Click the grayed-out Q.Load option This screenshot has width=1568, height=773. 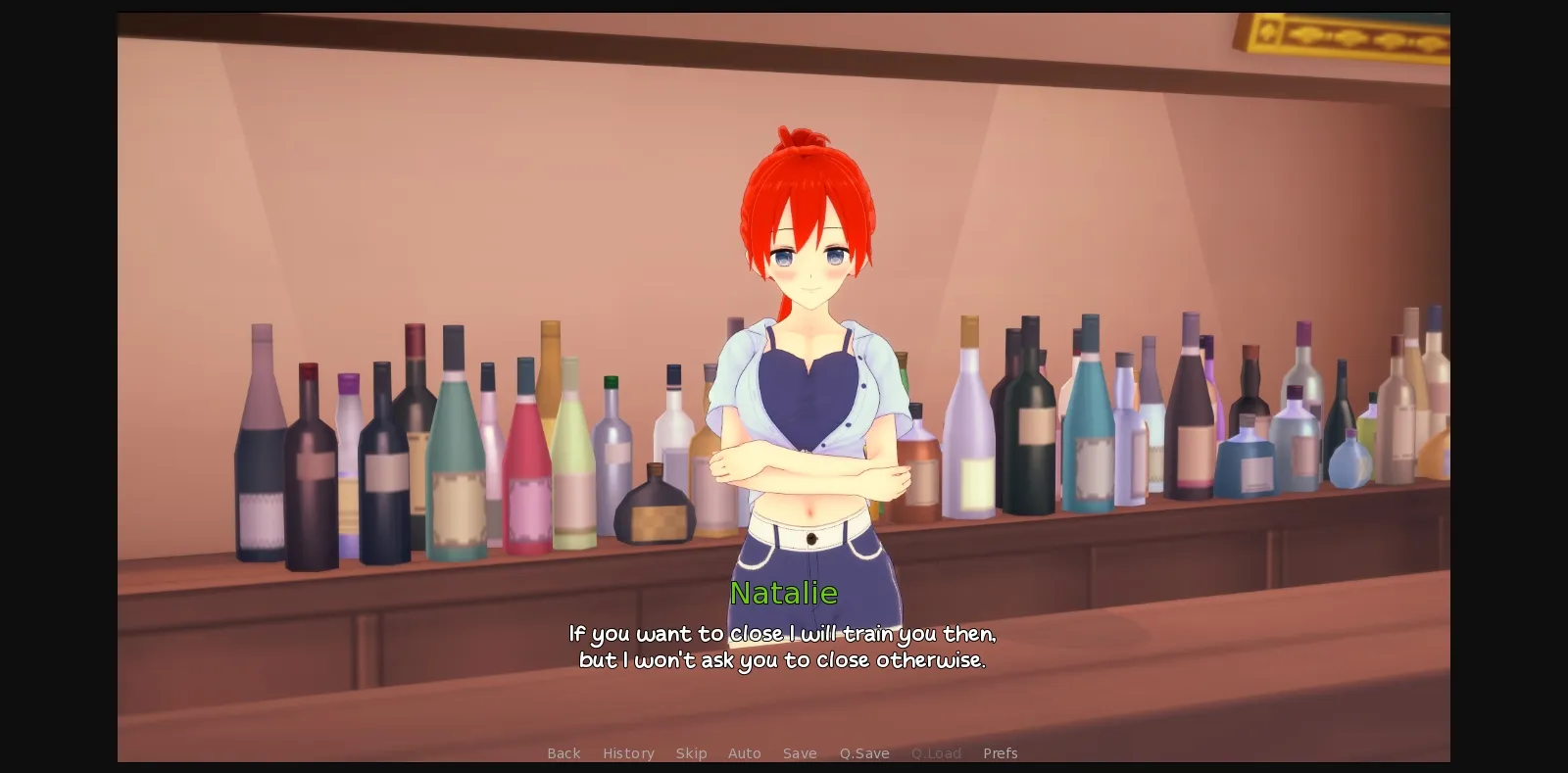(x=936, y=753)
